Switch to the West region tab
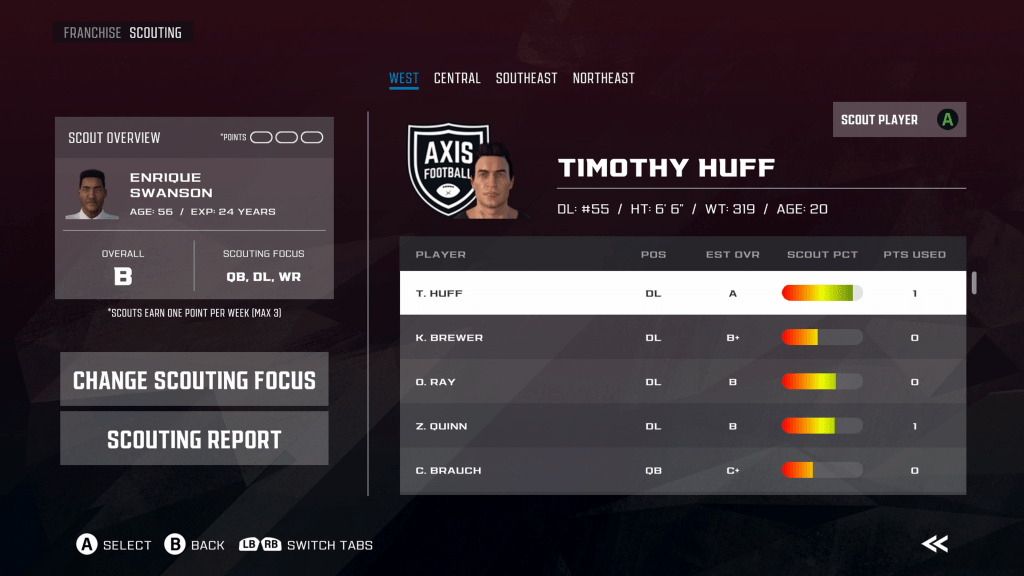Viewport: 1024px width, 576px height. [x=404, y=78]
